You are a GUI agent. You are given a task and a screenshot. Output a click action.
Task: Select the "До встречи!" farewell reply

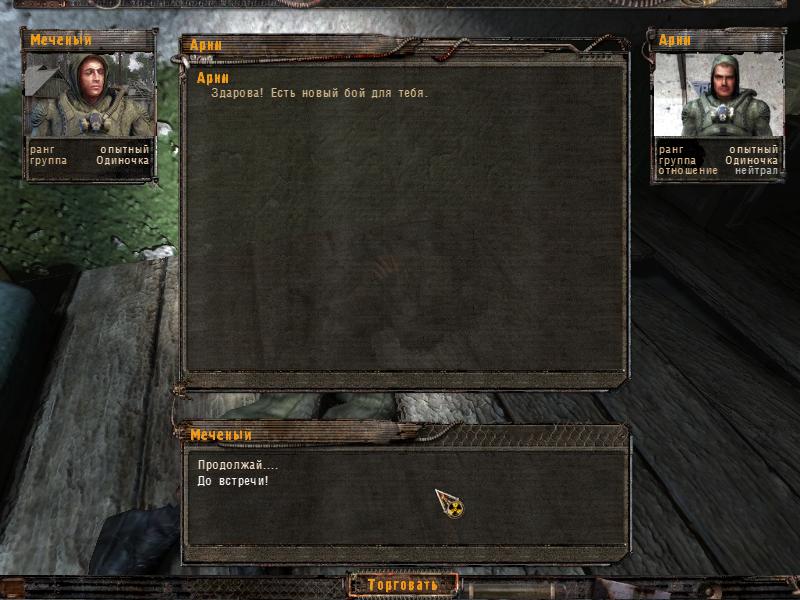tap(233, 481)
